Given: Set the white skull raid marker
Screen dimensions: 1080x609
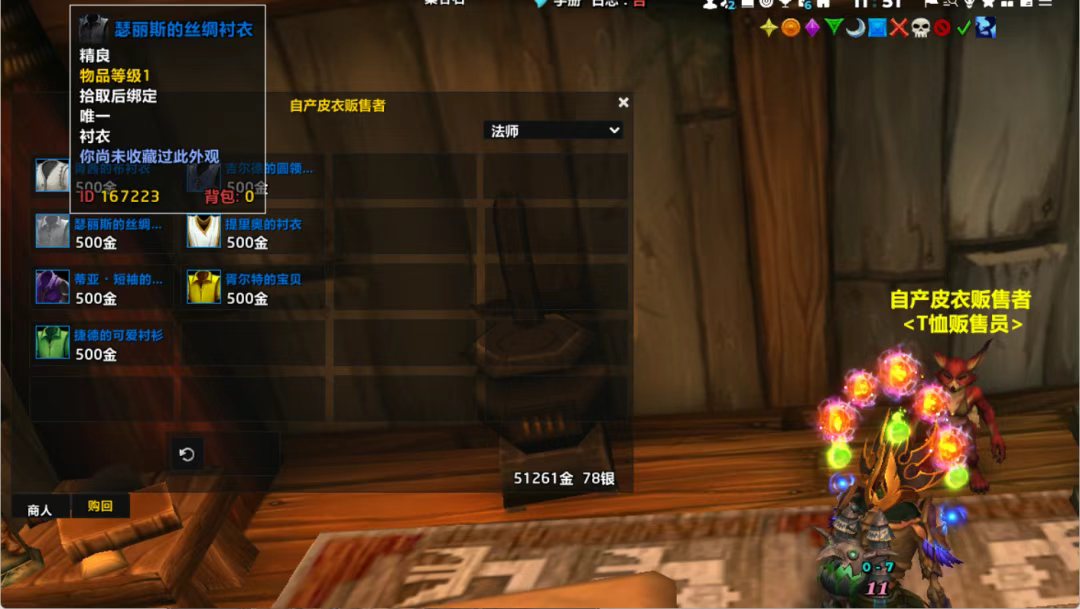Looking at the screenshot, I should pos(920,28).
